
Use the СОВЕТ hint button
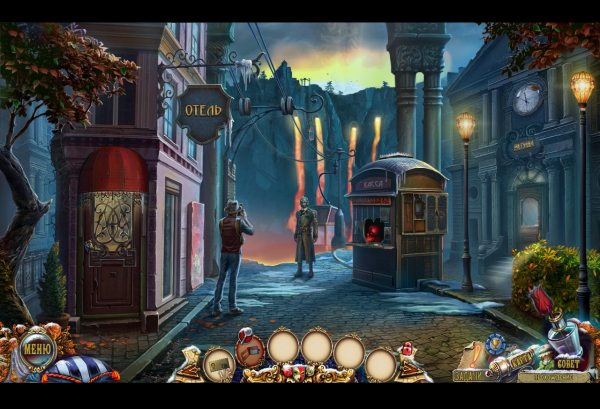point(566,364)
